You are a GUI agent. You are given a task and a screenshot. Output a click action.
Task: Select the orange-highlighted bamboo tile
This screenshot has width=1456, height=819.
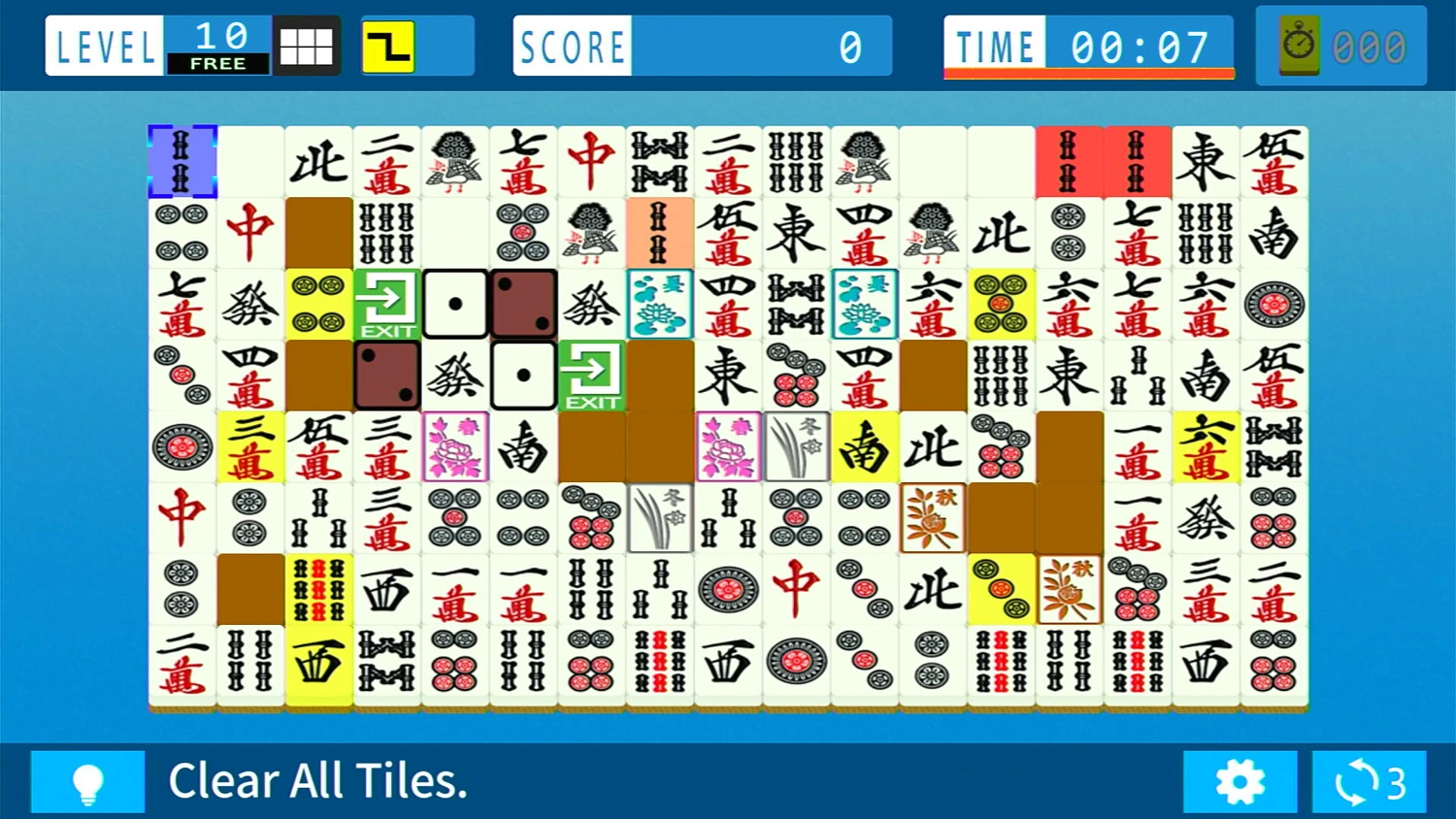point(660,233)
